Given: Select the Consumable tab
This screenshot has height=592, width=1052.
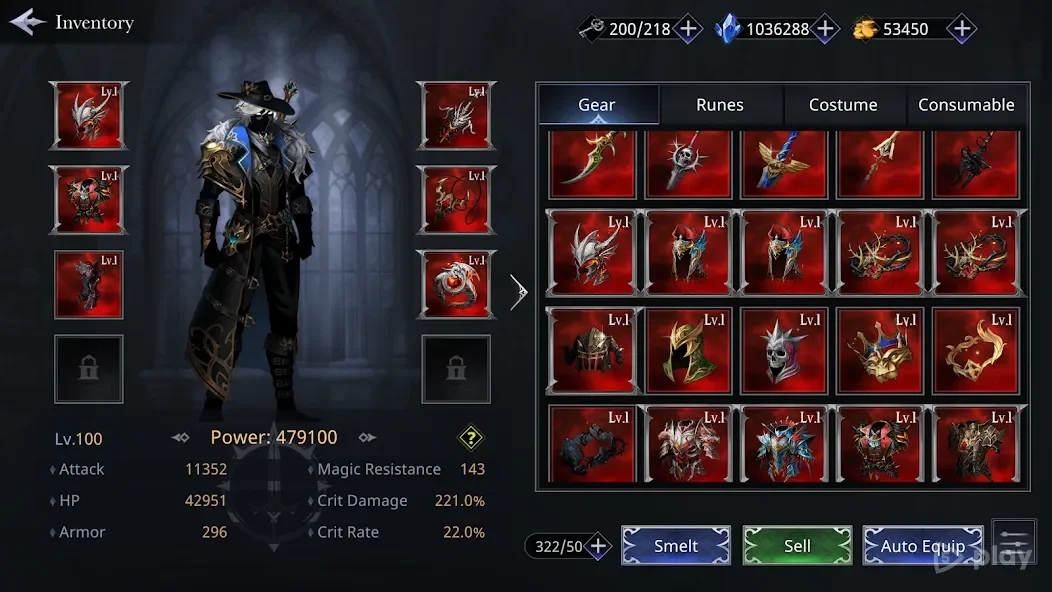Looking at the screenshot, I should click(966, 105).
